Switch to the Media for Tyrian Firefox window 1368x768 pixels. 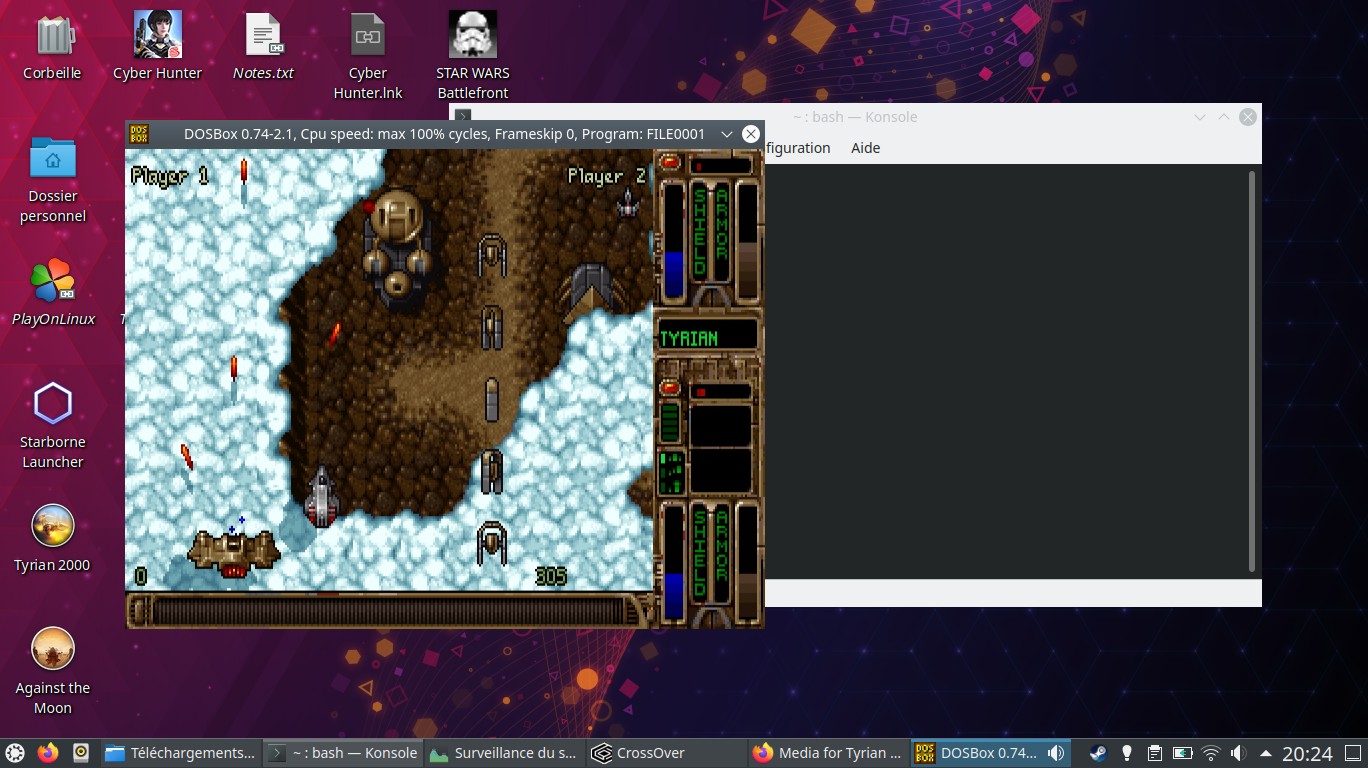coord(830,752)
